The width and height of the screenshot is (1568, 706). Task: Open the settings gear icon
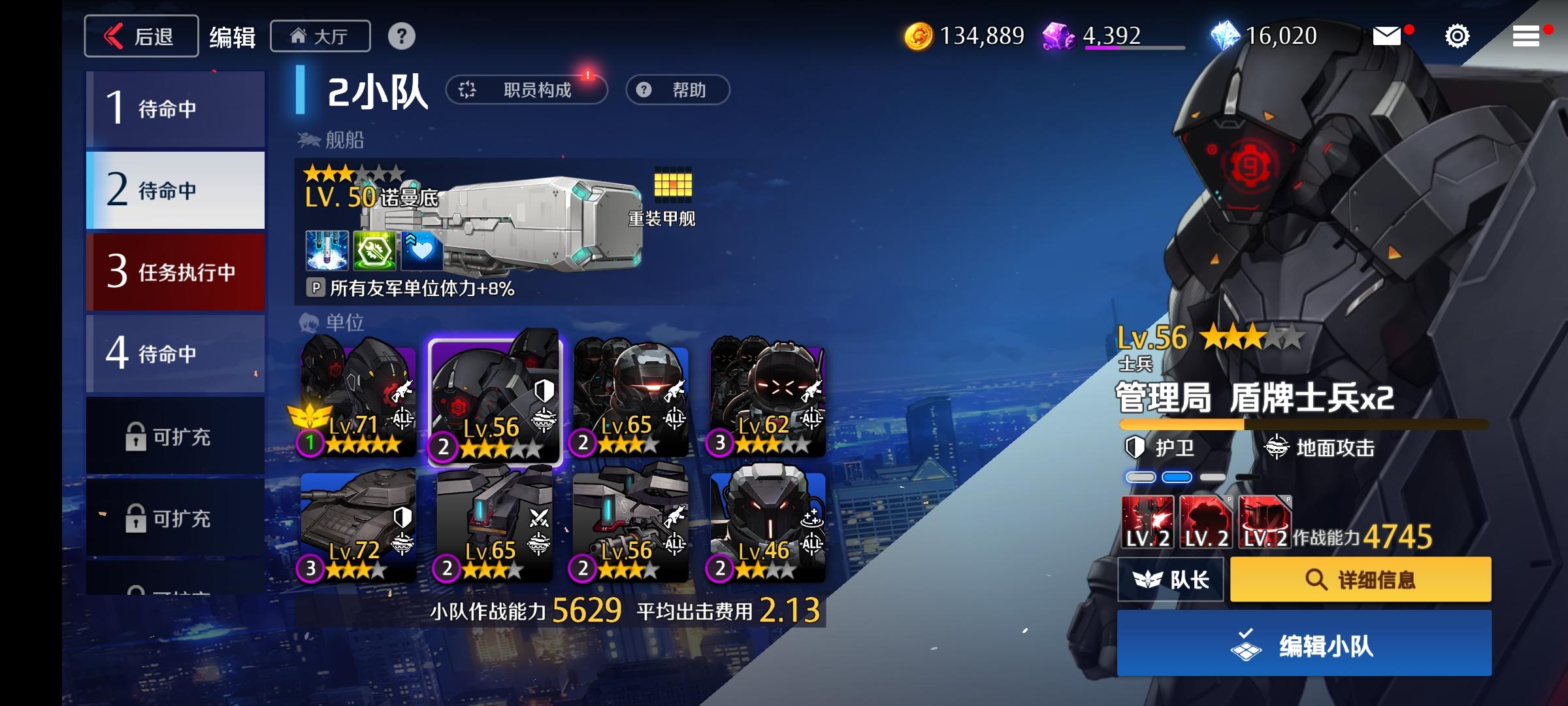1457,36
